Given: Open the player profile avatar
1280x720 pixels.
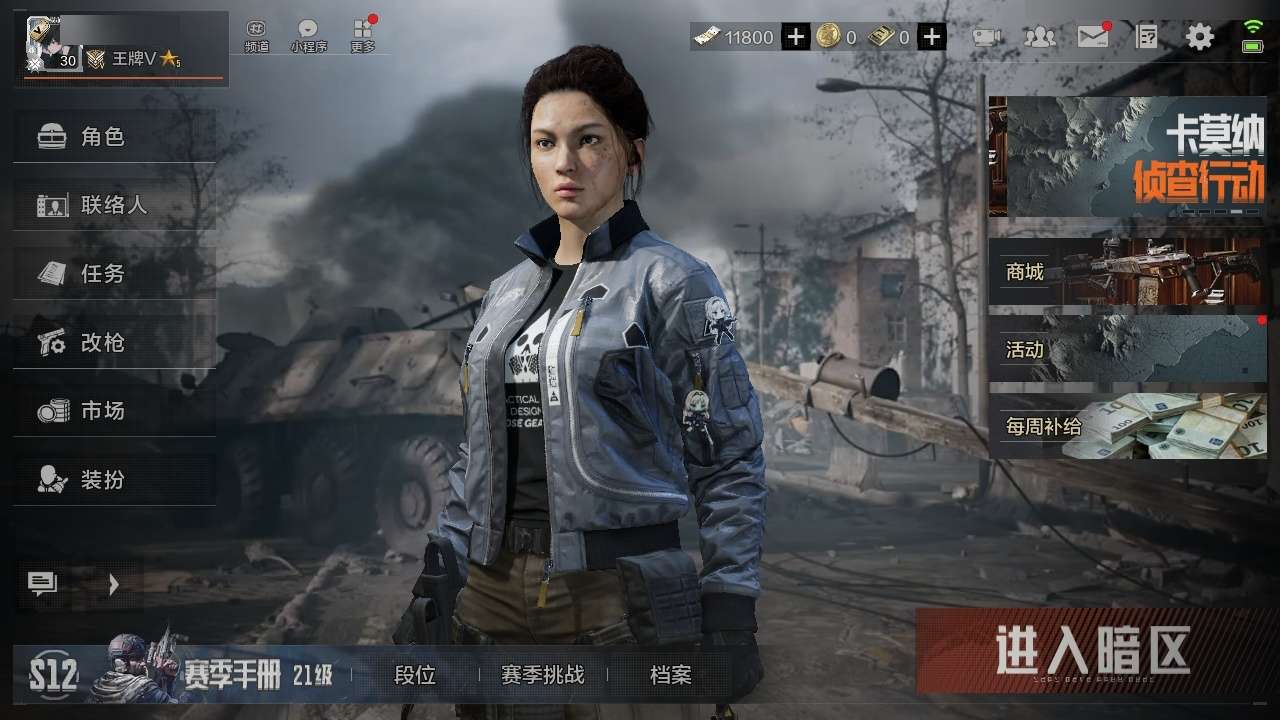Looking at the screenshot, I should pos(45,42).
